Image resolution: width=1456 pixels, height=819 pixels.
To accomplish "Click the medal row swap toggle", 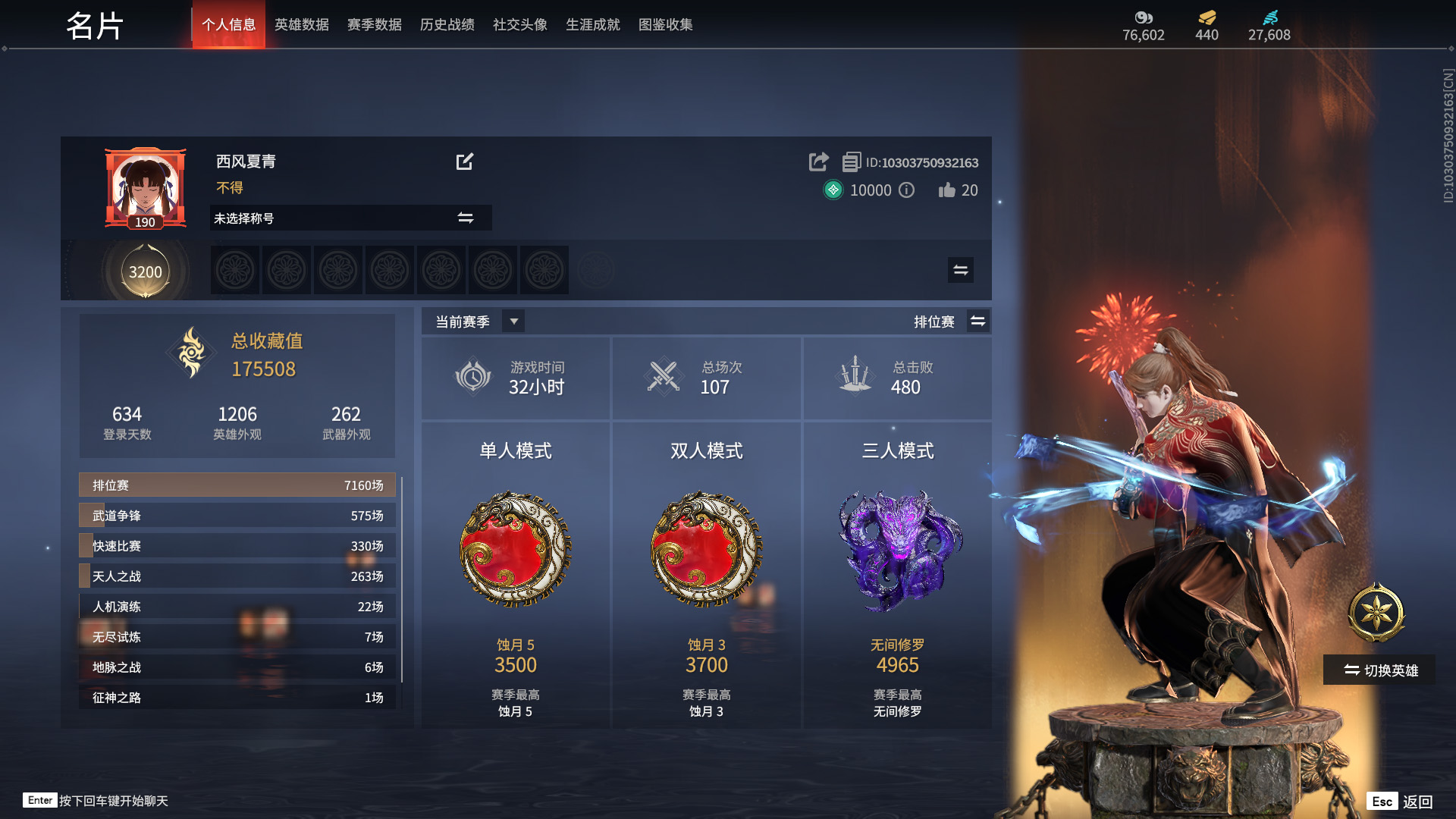I will pos(959,269).
